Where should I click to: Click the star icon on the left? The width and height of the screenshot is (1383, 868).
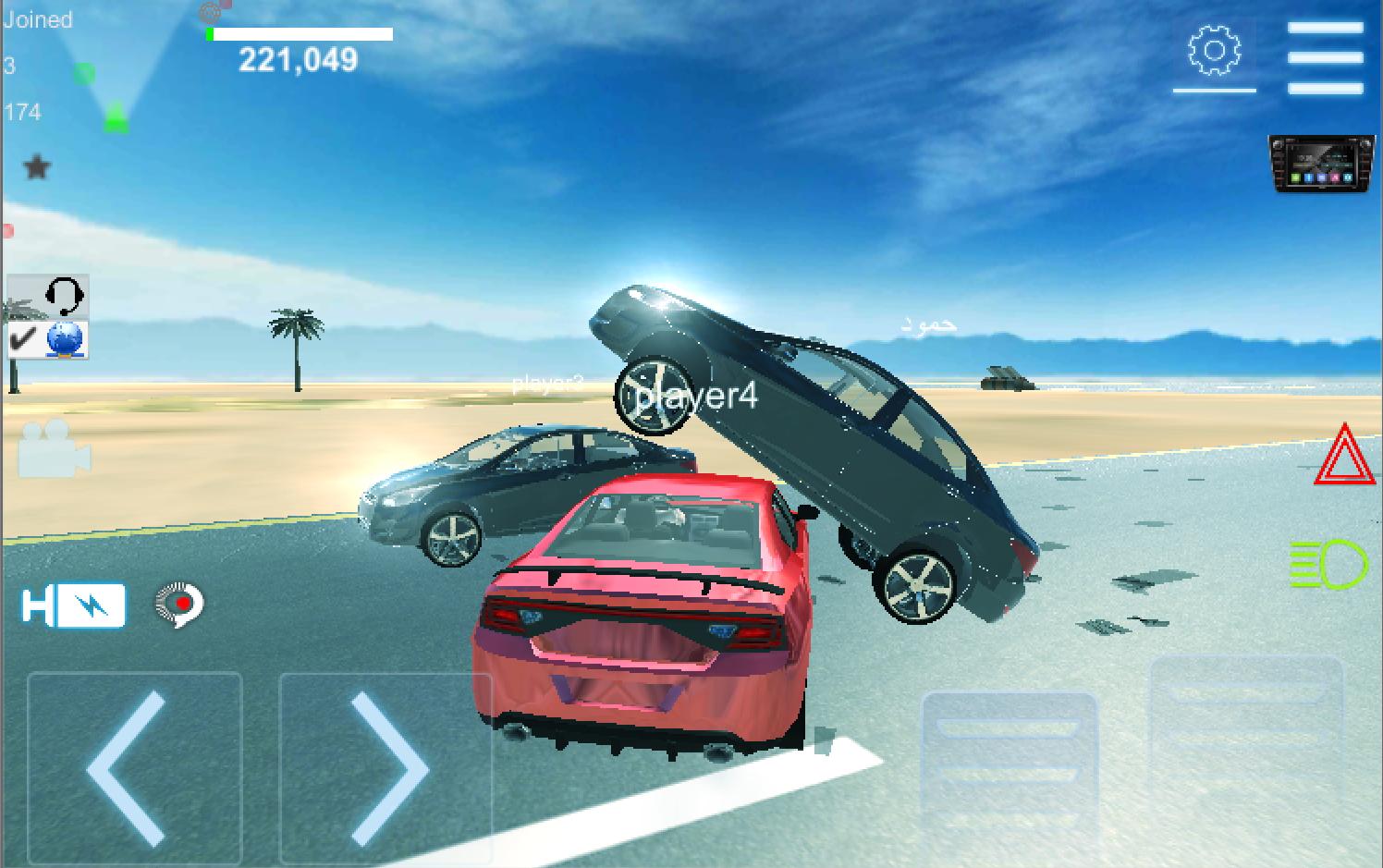(x=37, y=167)
